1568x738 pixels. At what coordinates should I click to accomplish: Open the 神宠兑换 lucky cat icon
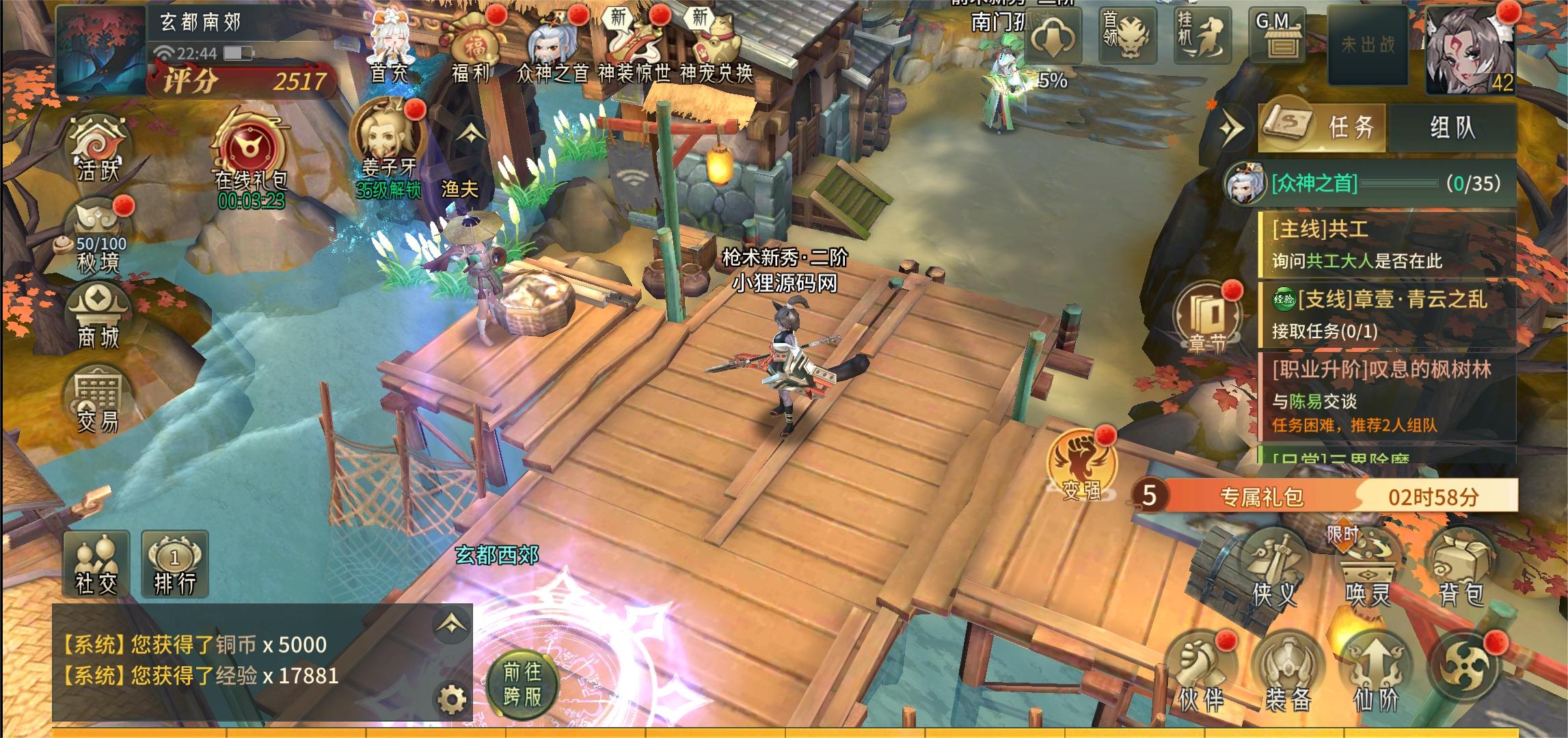point(716,45)
